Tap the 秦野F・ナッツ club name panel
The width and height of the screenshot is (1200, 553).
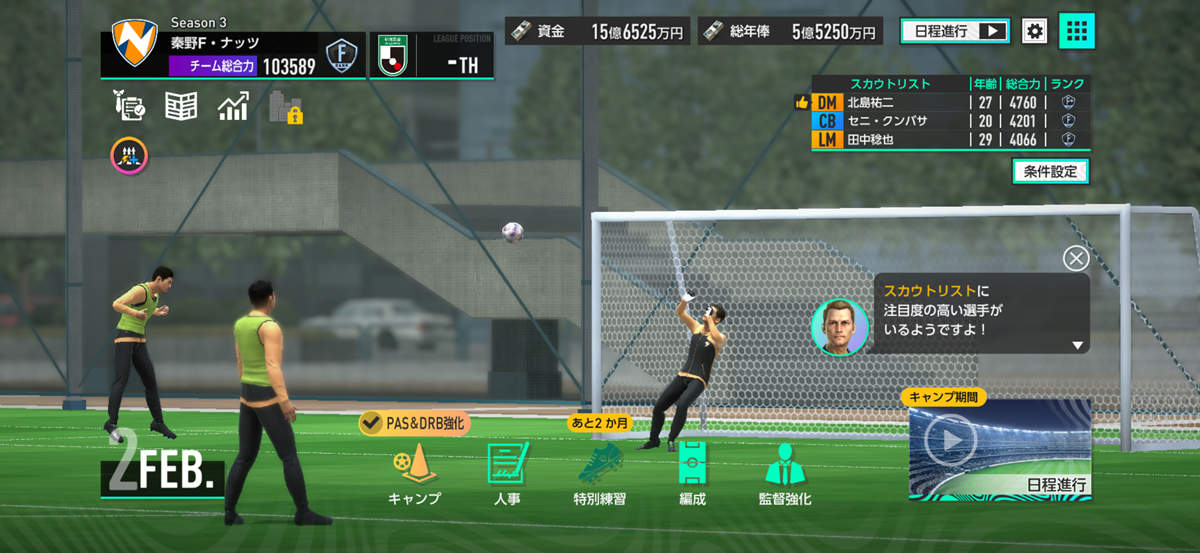(x=215, y=43)
